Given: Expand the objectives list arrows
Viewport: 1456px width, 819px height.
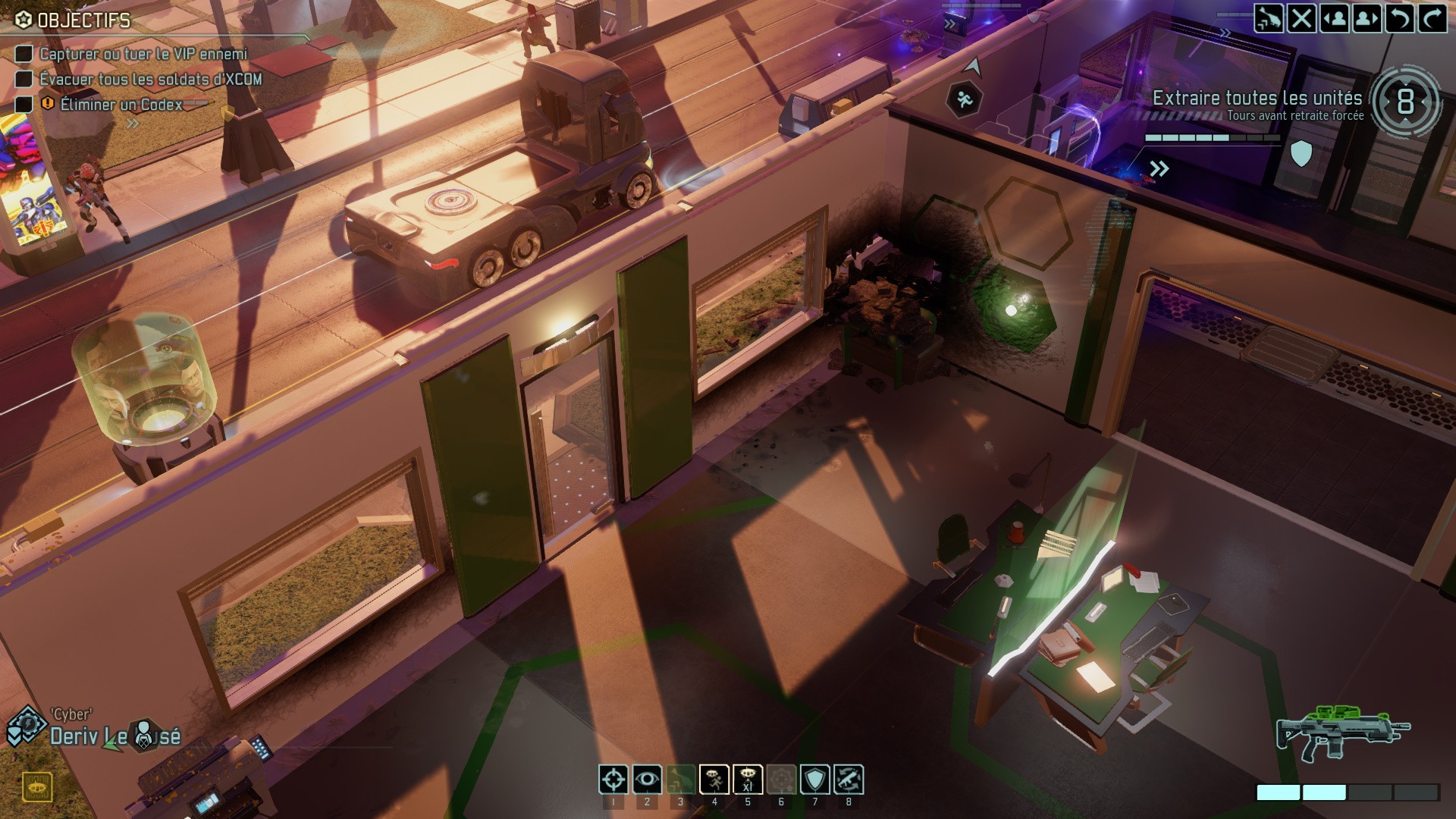Looking at the screenshot, I should [x=133, y=123].
